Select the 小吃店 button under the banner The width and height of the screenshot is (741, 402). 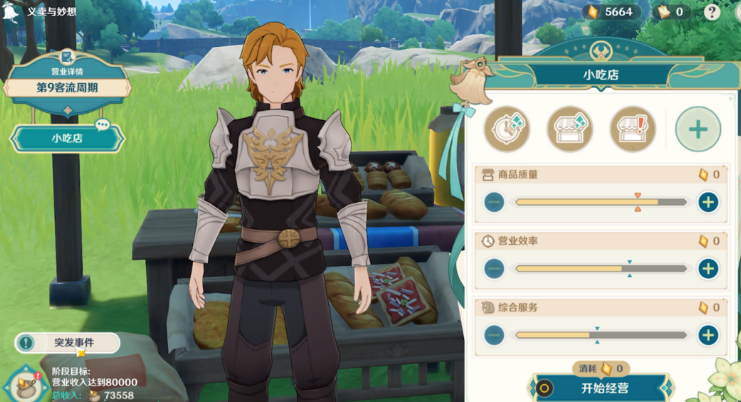[66, 138]
